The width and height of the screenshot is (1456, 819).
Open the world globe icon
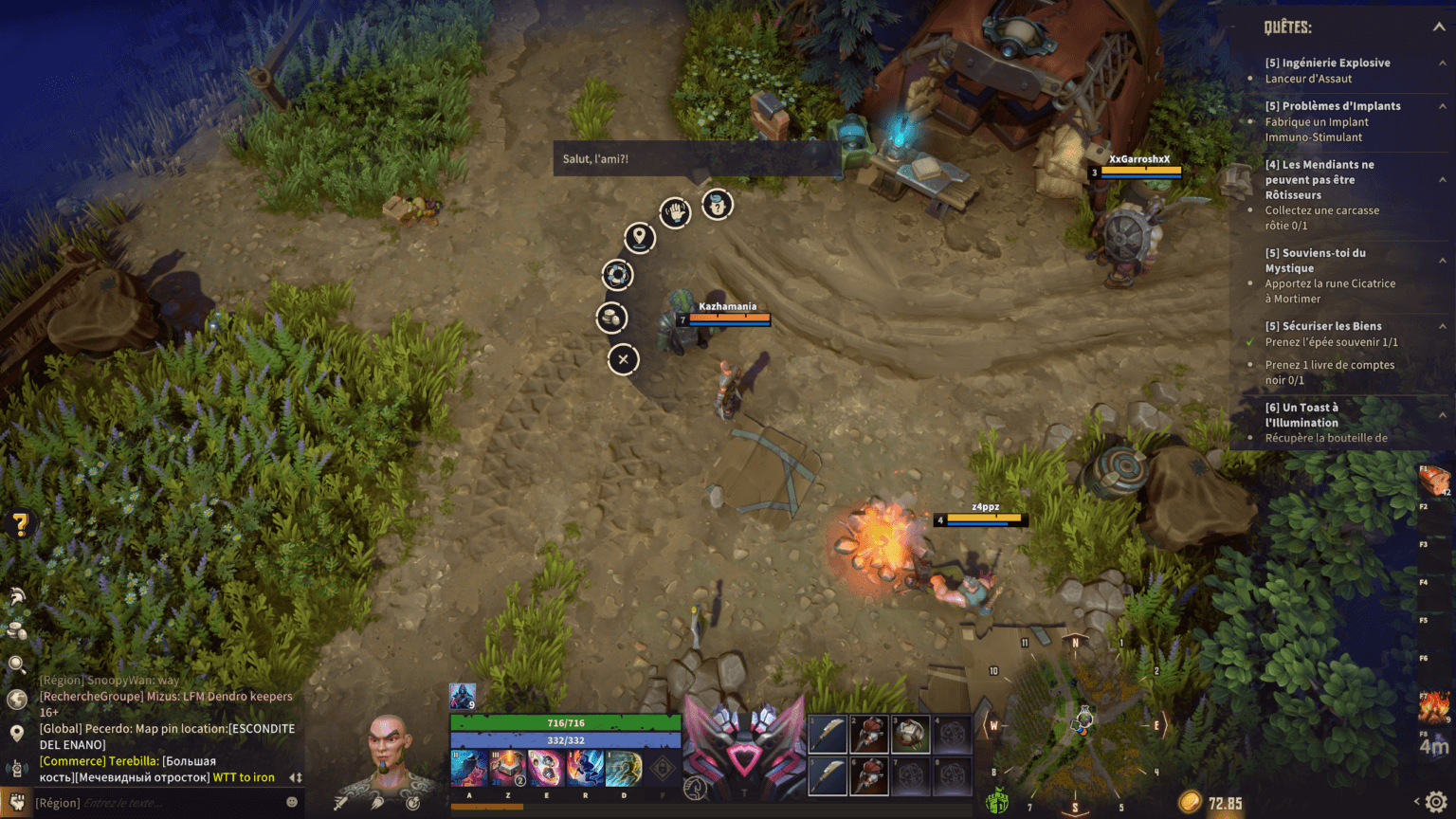17,700
